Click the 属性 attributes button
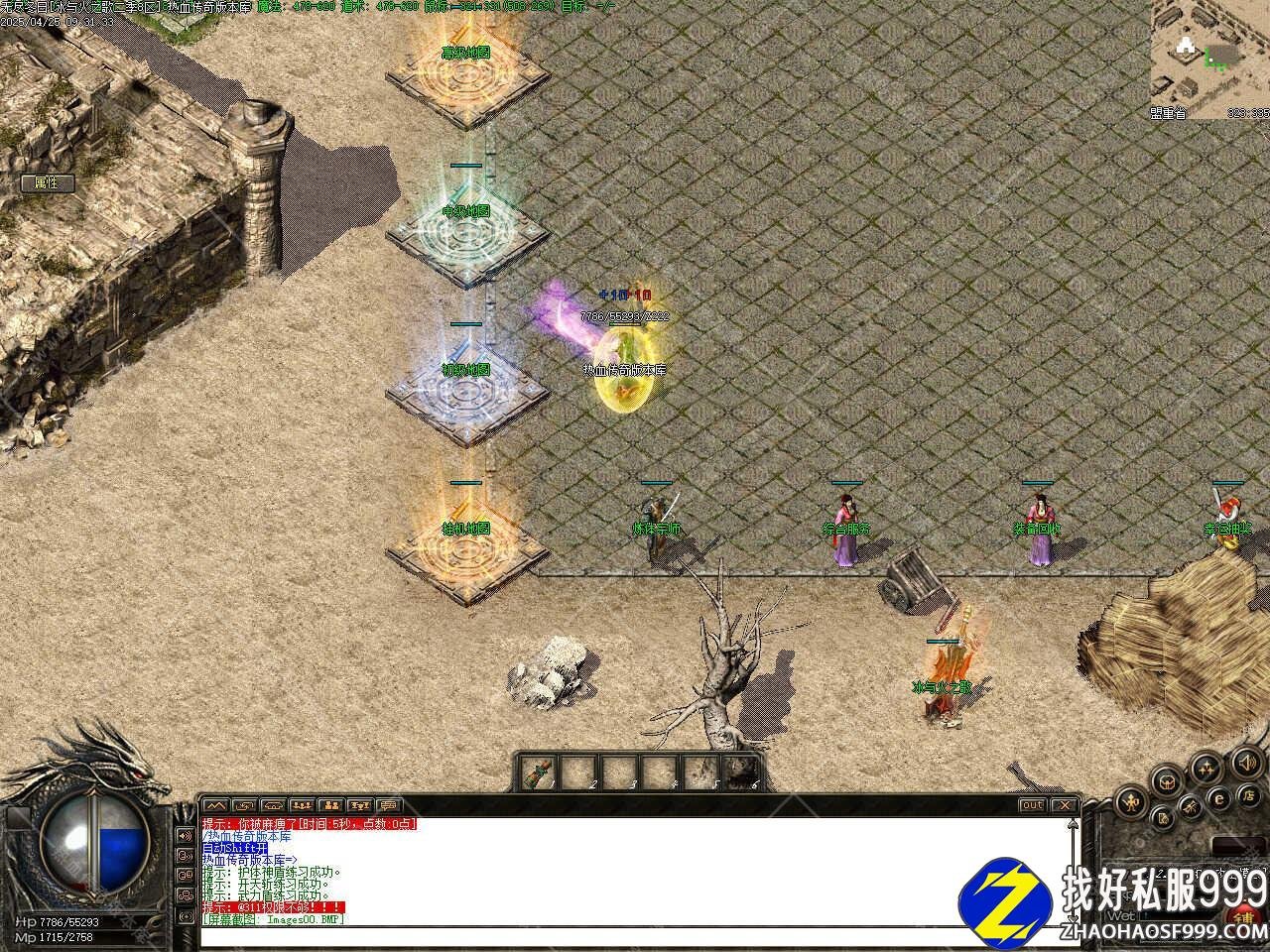This screenshot has width=1270, height=952. tap(47, 182)
